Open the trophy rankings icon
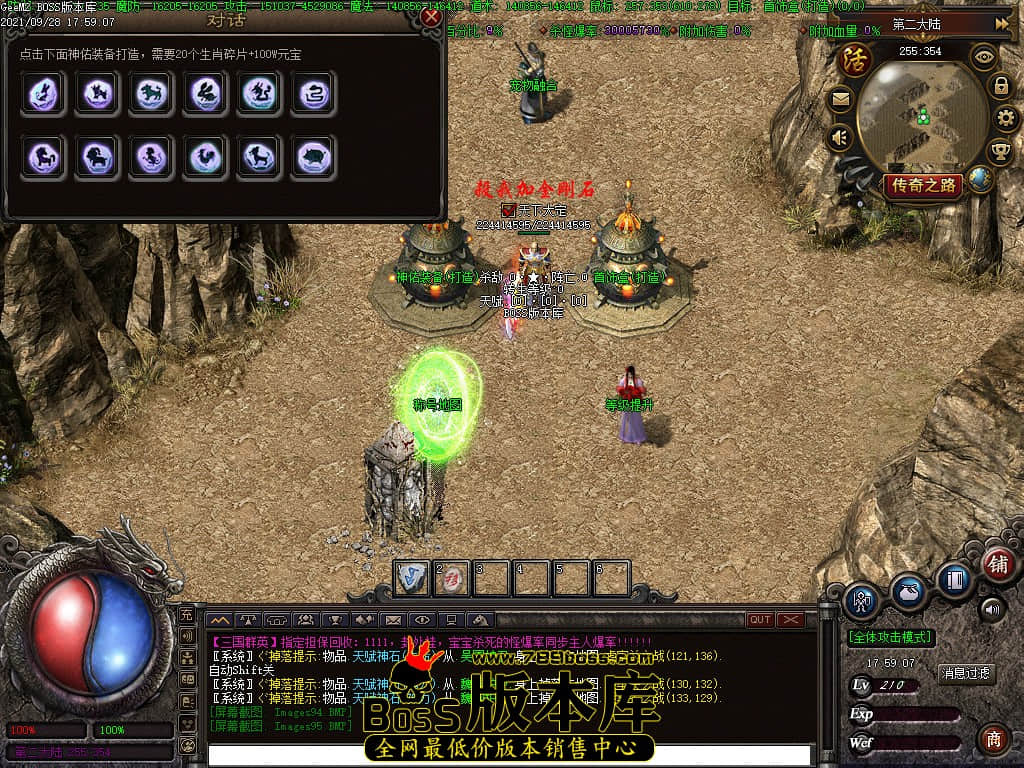 (1000, 152)
